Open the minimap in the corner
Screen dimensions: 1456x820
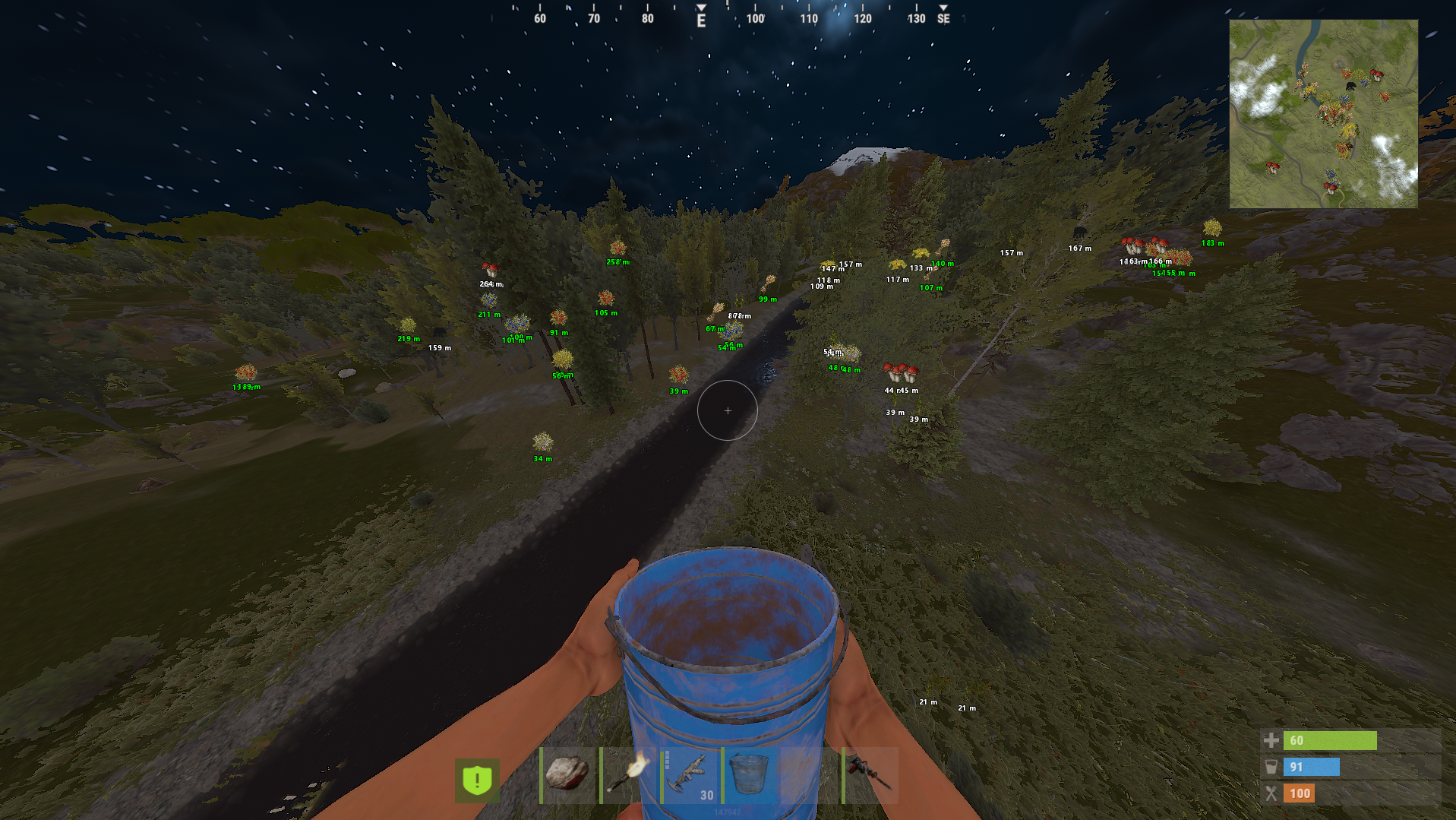click(1323, 114)
